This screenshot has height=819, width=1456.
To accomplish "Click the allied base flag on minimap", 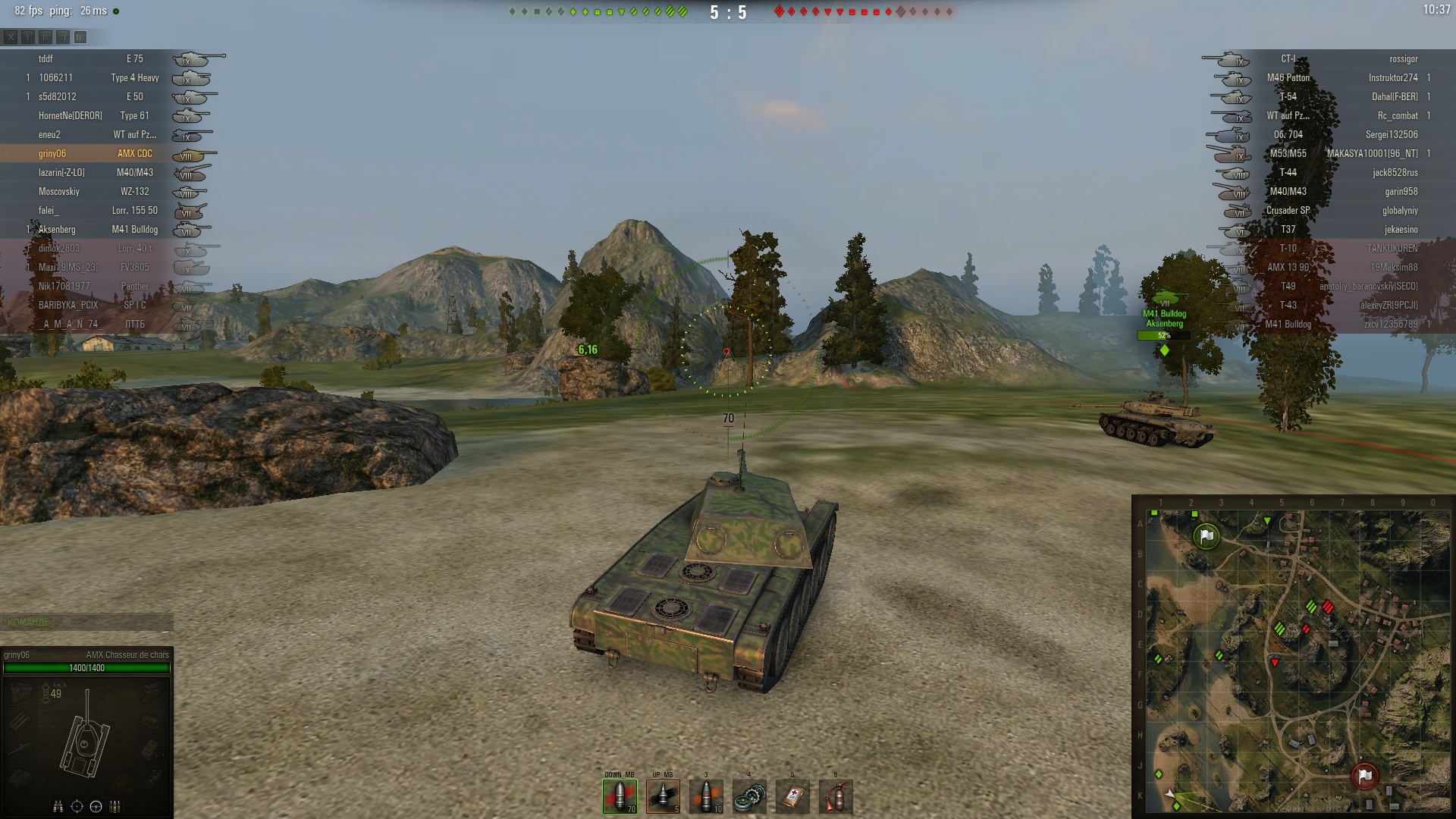I will click(1205, 537).
